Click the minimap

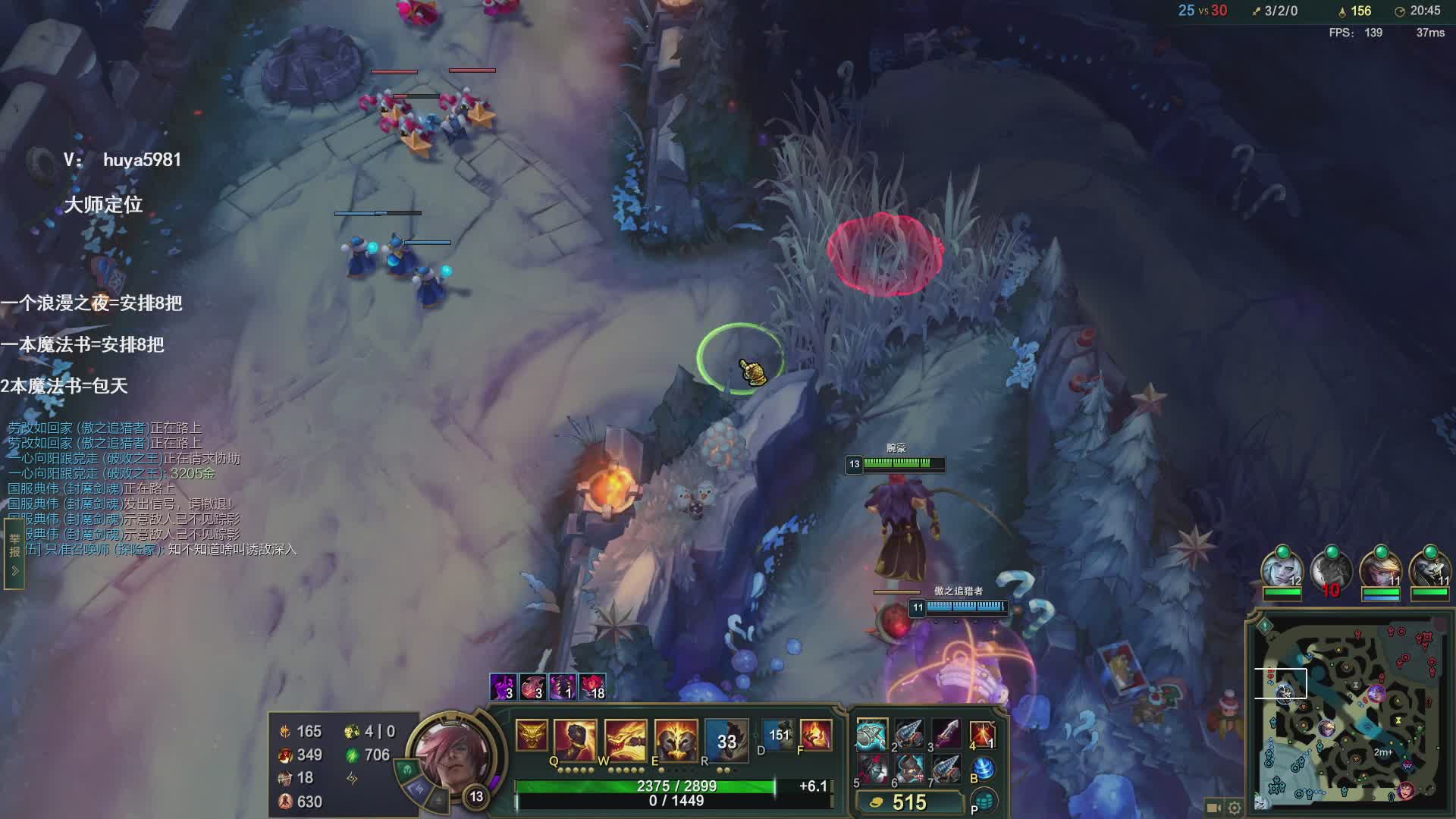coord(1349,713)
